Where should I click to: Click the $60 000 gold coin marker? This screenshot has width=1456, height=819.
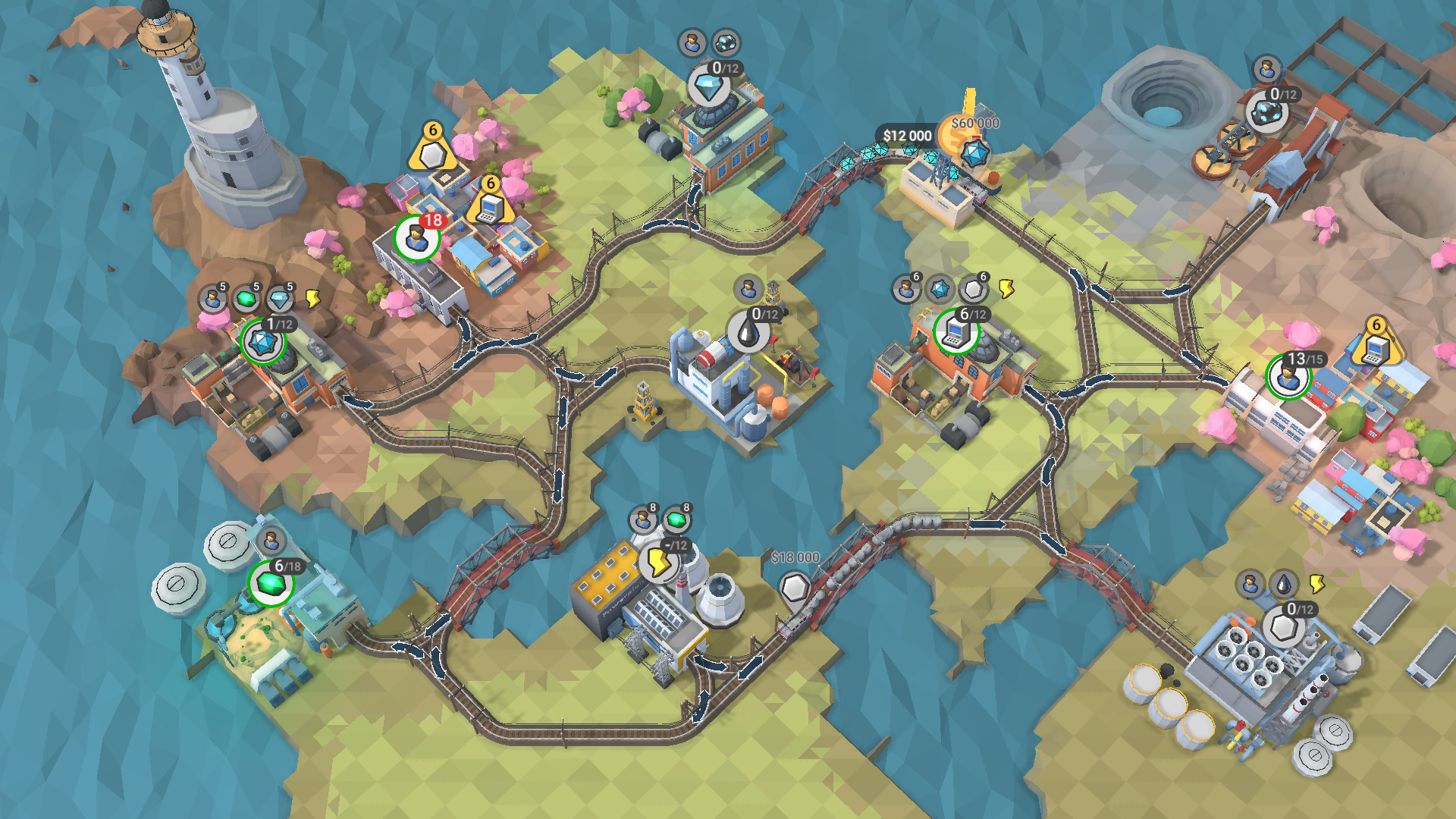[x=960, y=136]
